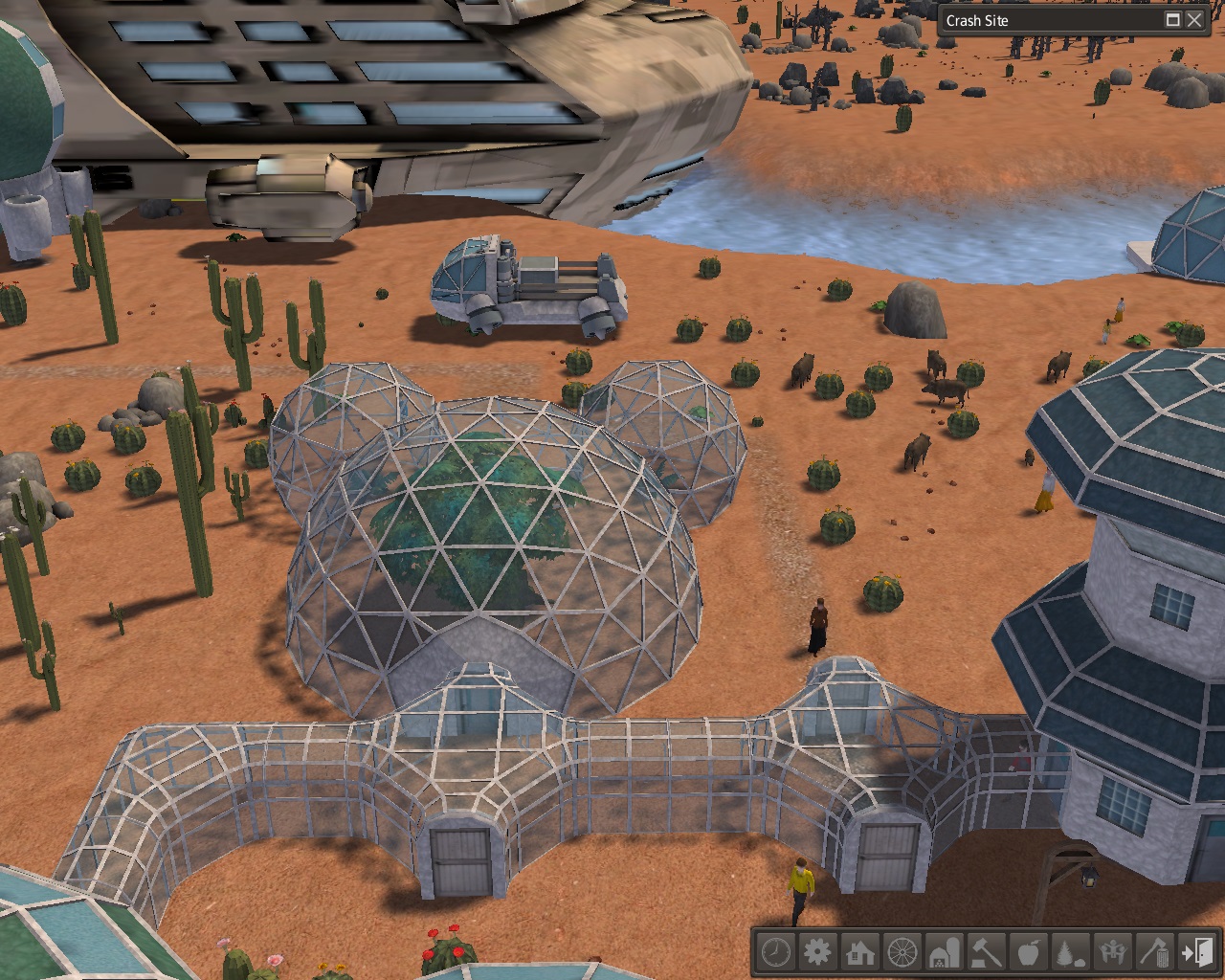Open the barn and silo menu

(945, 952)
